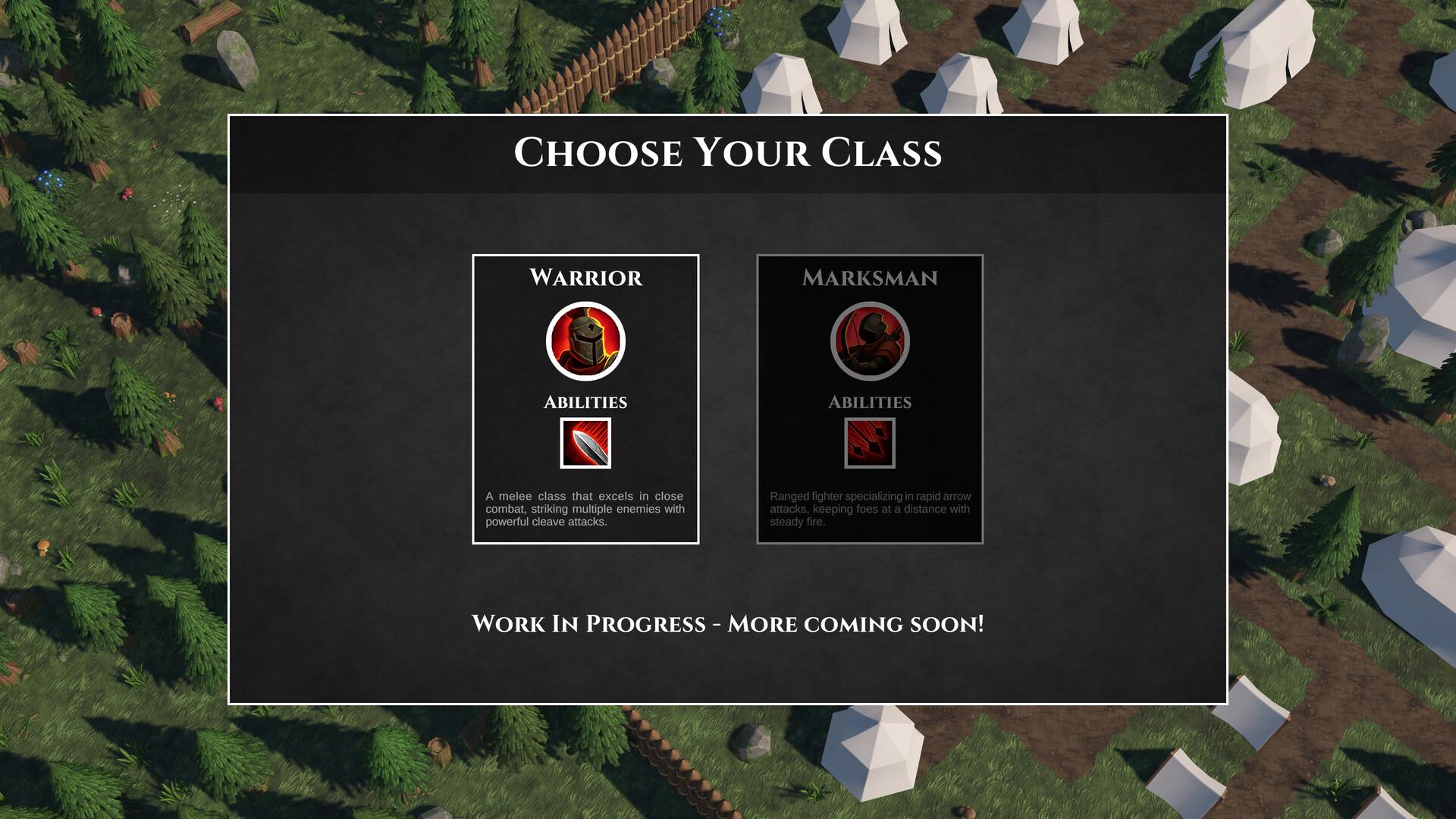Select the Marksman class card
Viewport: 1456px width, 819px height.
click(869, 400)
